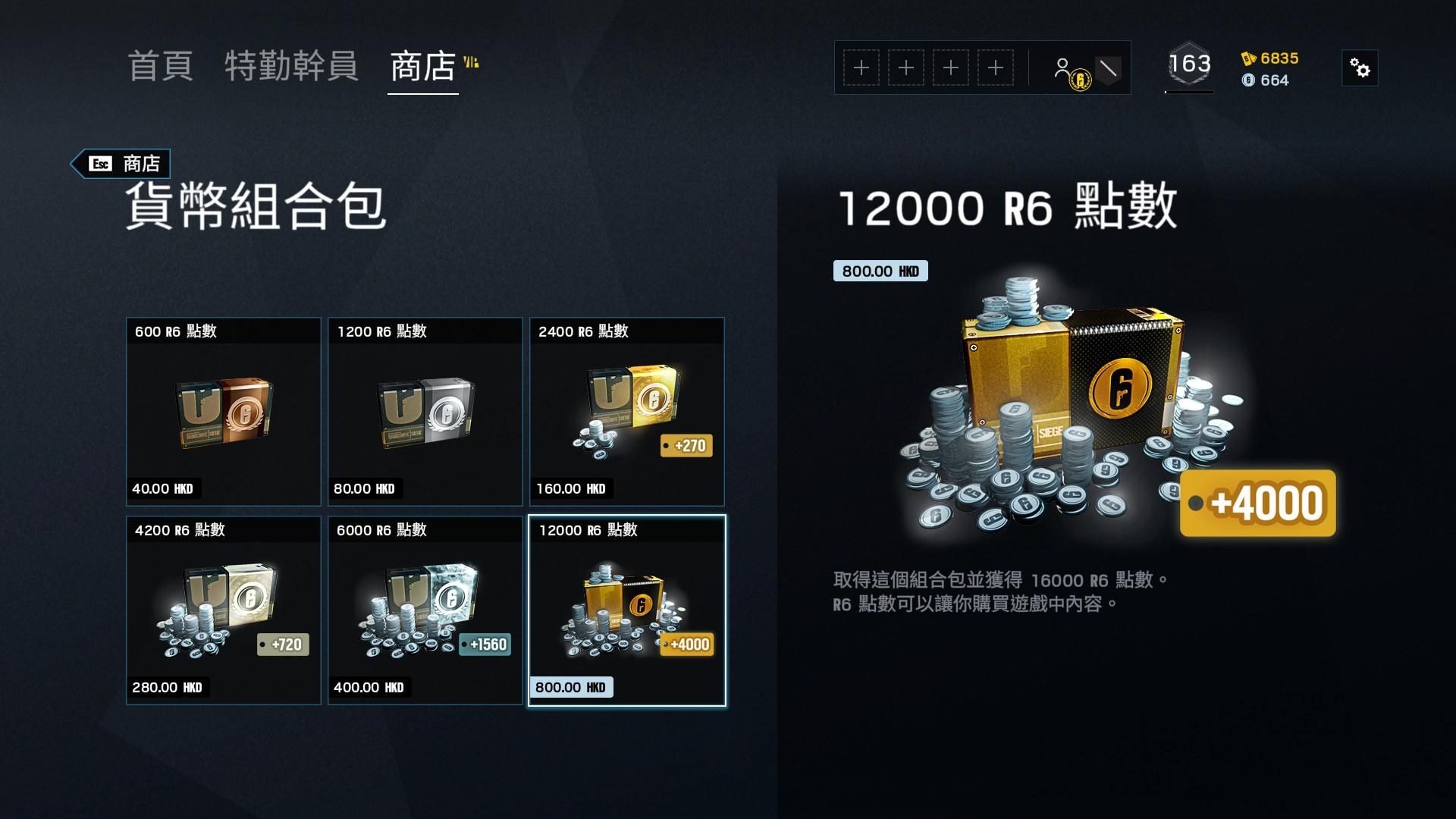This screenshot has width=1456, height=819.
Task: Click the second squad invite plus slot
Action: click(x=906, y=67)
